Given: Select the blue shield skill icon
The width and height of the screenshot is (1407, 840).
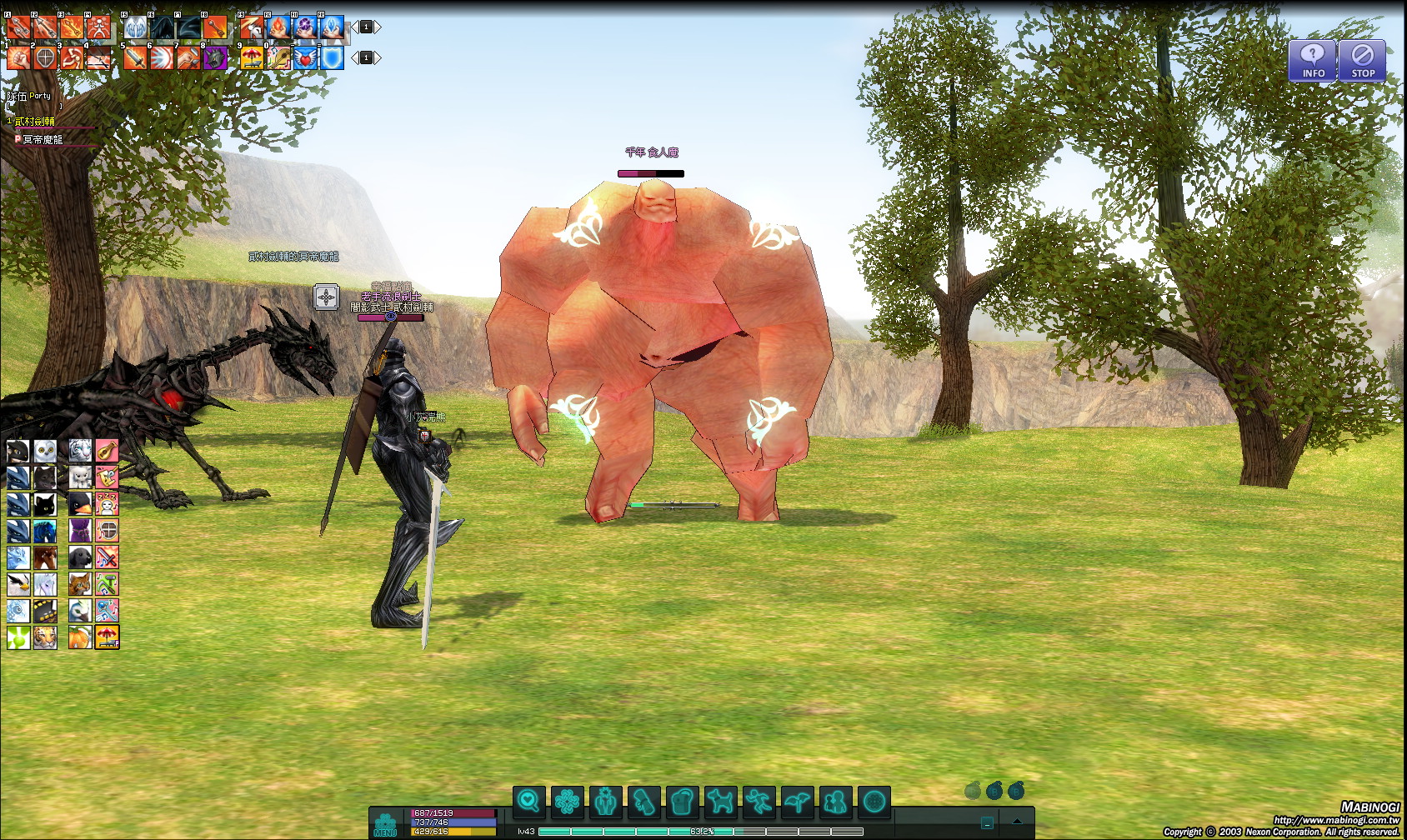Looking at the screenshot, I should point(332,57).
